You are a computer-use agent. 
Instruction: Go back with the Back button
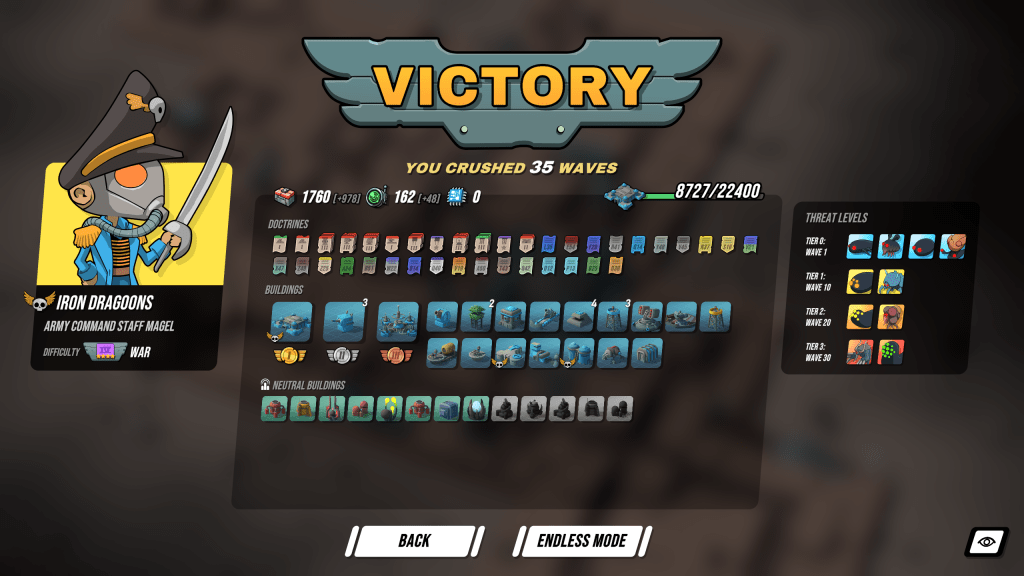pos(414,541)
